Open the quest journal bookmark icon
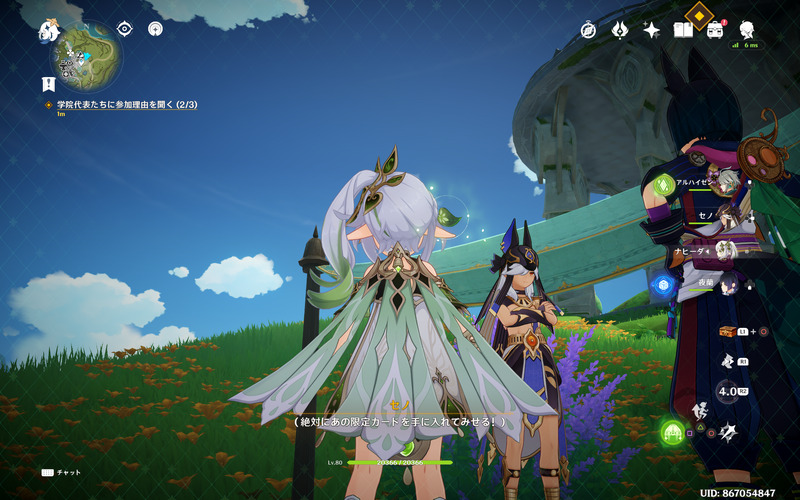 [x=48, y=84]
